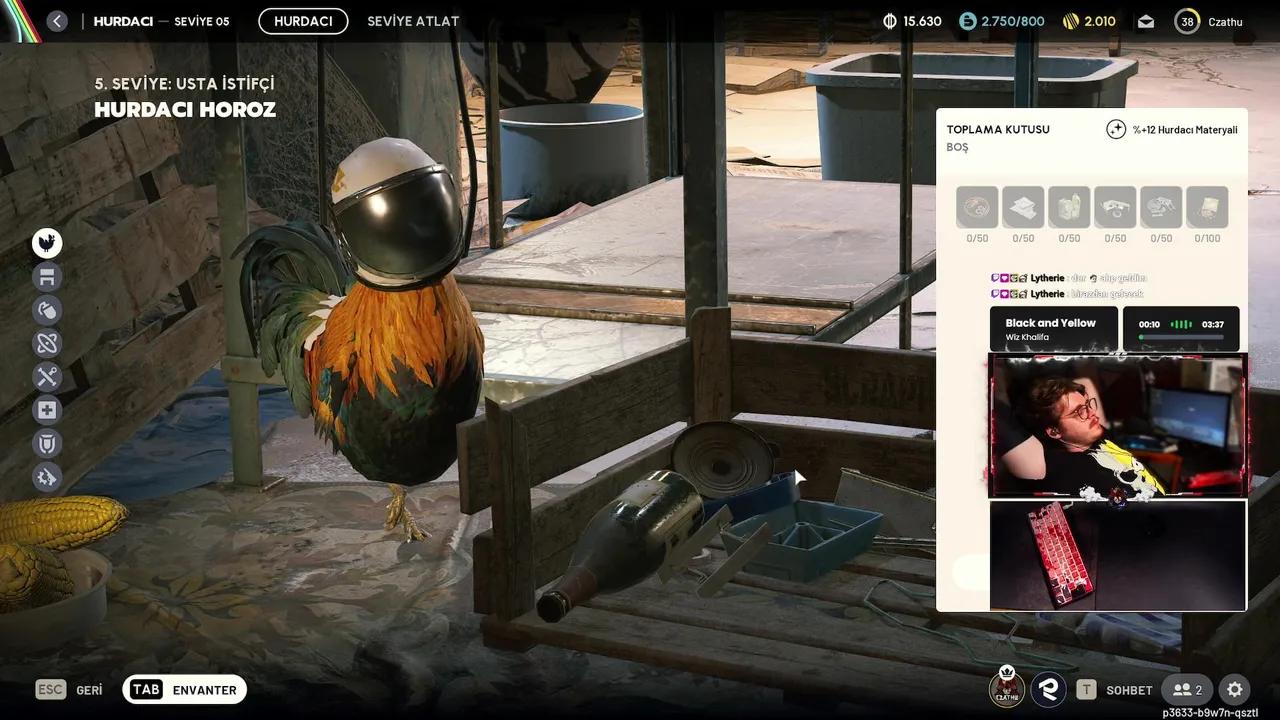Open the crossed tools icon category
Viewport: 1280px width, 720px height.
pyautogui.click(x=47, y=377)
